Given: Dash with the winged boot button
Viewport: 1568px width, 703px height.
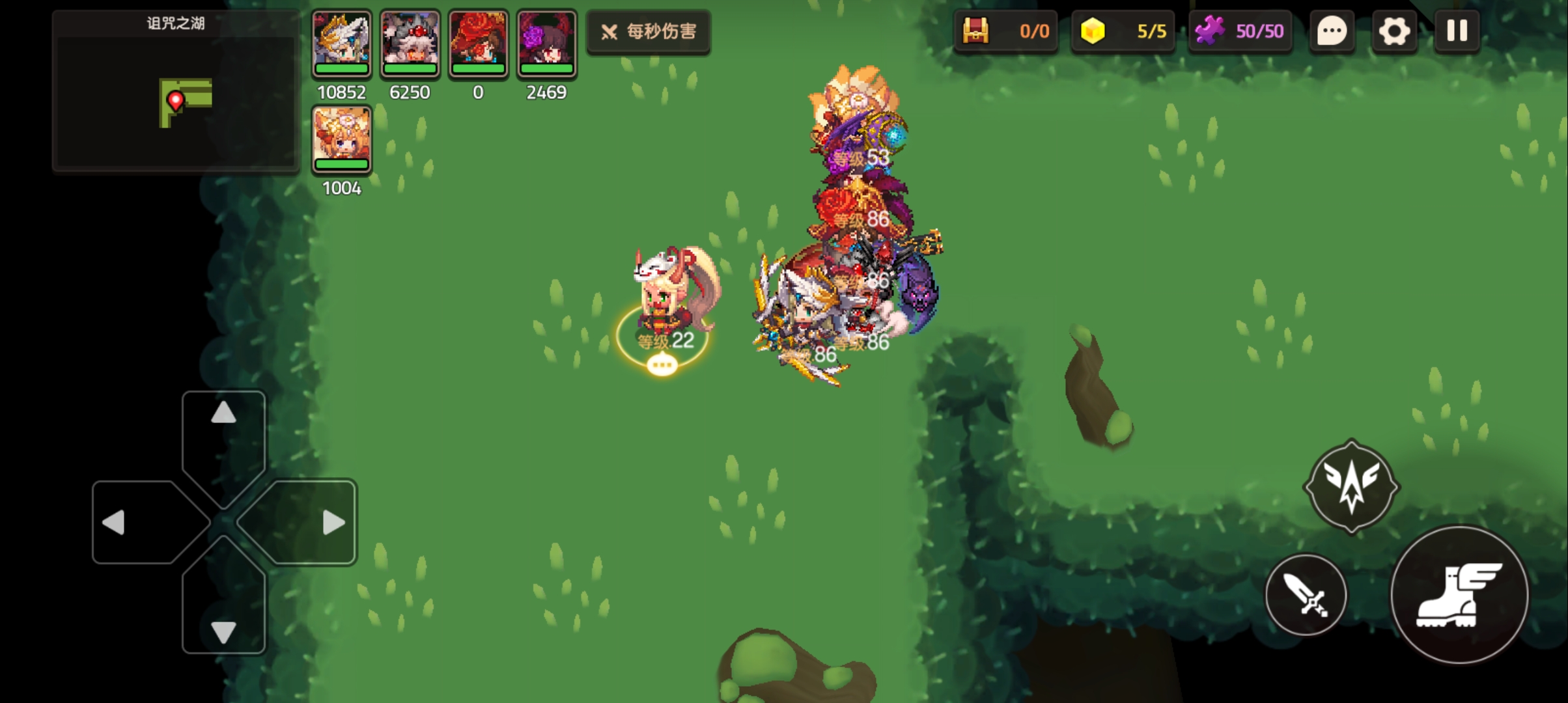Looking at the screenshot, I should 1459,595.
